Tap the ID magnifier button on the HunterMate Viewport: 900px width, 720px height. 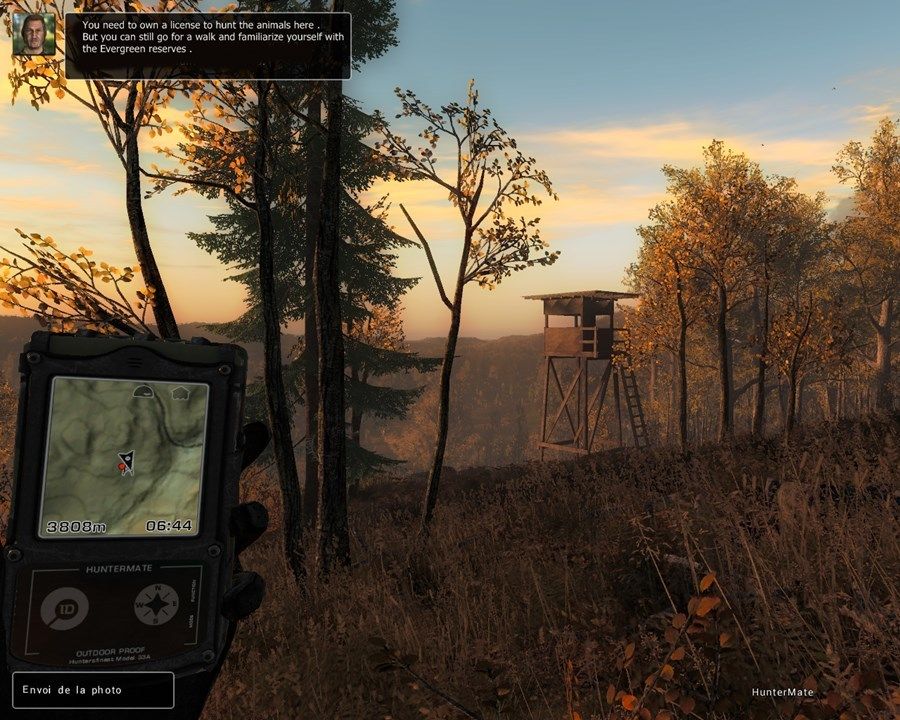tap(66, 607)
